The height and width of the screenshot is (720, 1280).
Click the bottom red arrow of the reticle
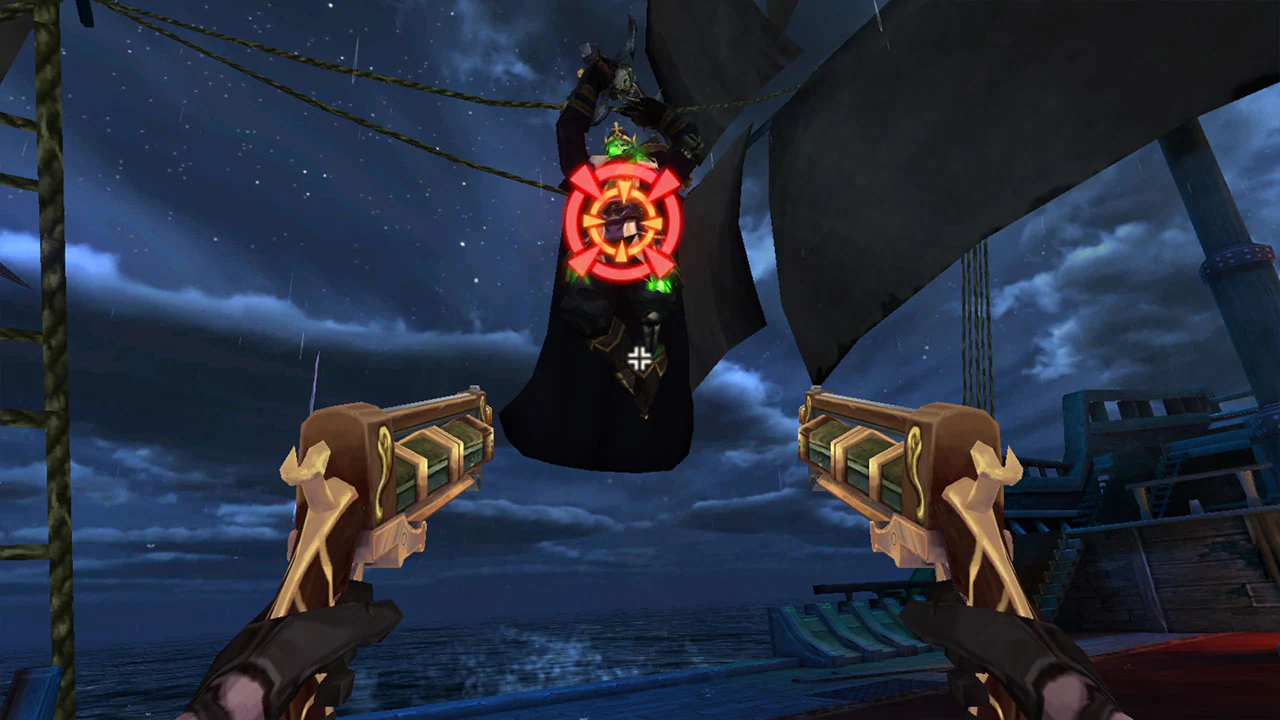(x=623, y=272)
